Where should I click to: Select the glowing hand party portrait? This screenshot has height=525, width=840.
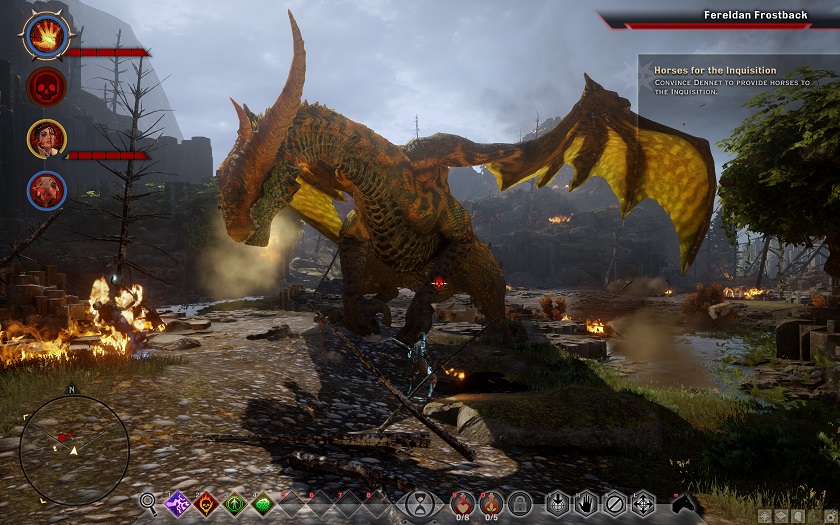[x=46, y=37]
